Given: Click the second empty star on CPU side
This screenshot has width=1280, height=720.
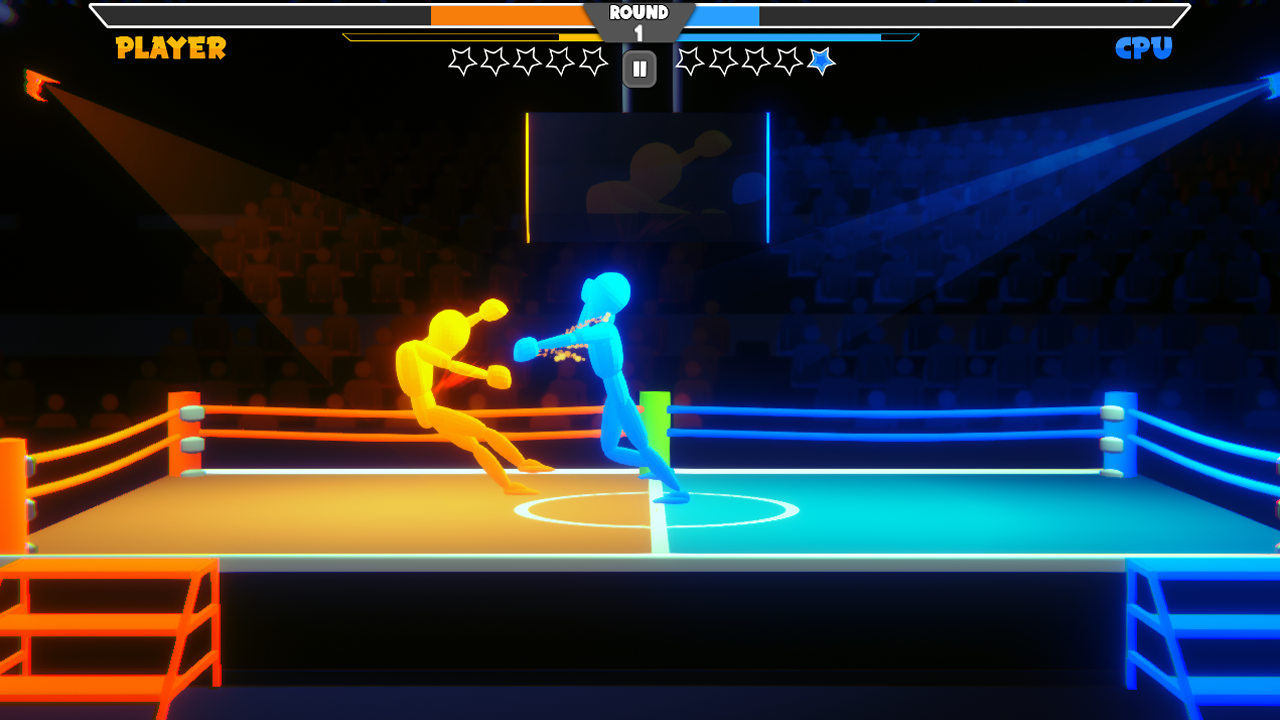Looking at the screenshot, I should tap(723, 62).
